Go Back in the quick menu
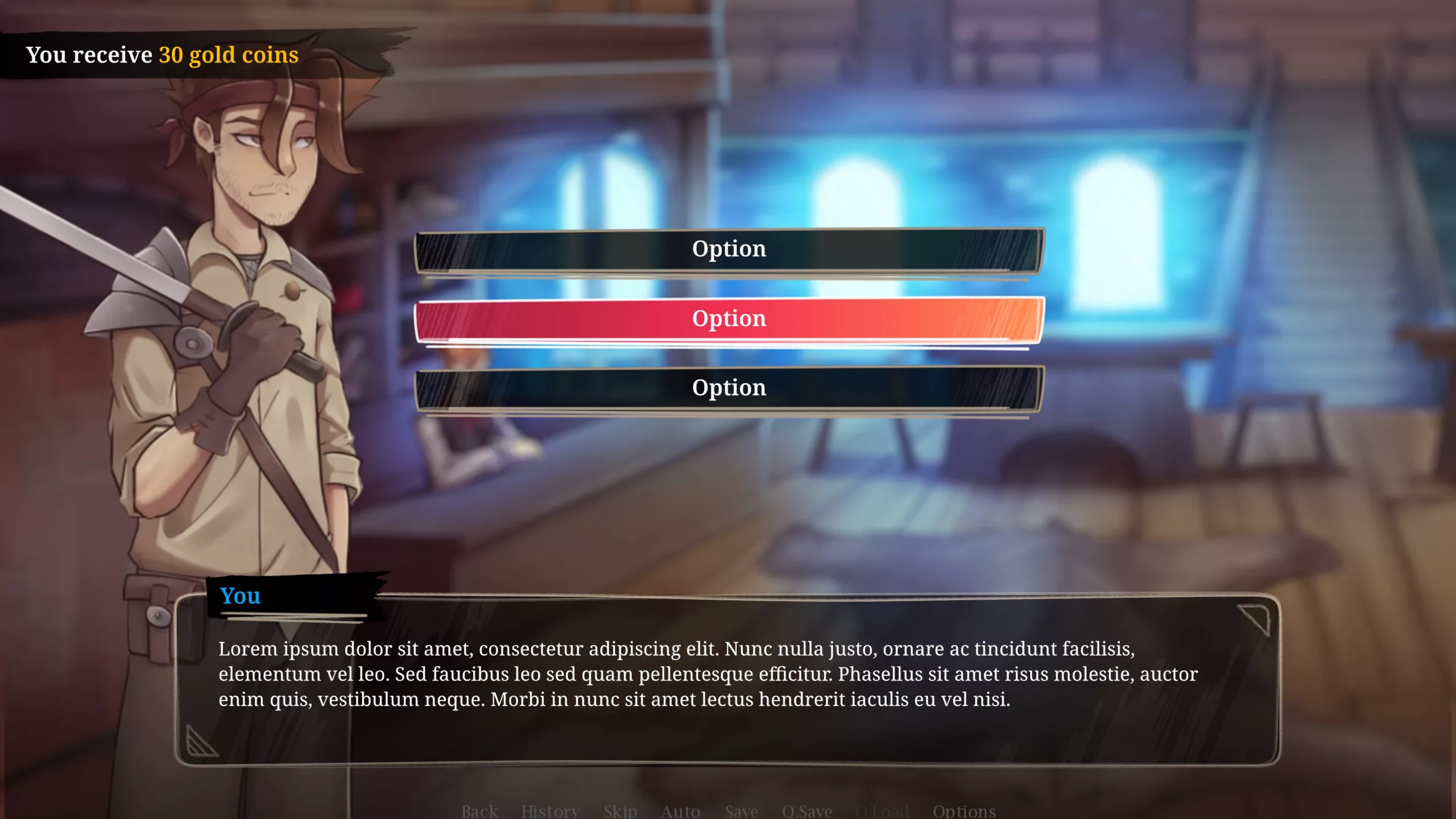 point(479,810)
